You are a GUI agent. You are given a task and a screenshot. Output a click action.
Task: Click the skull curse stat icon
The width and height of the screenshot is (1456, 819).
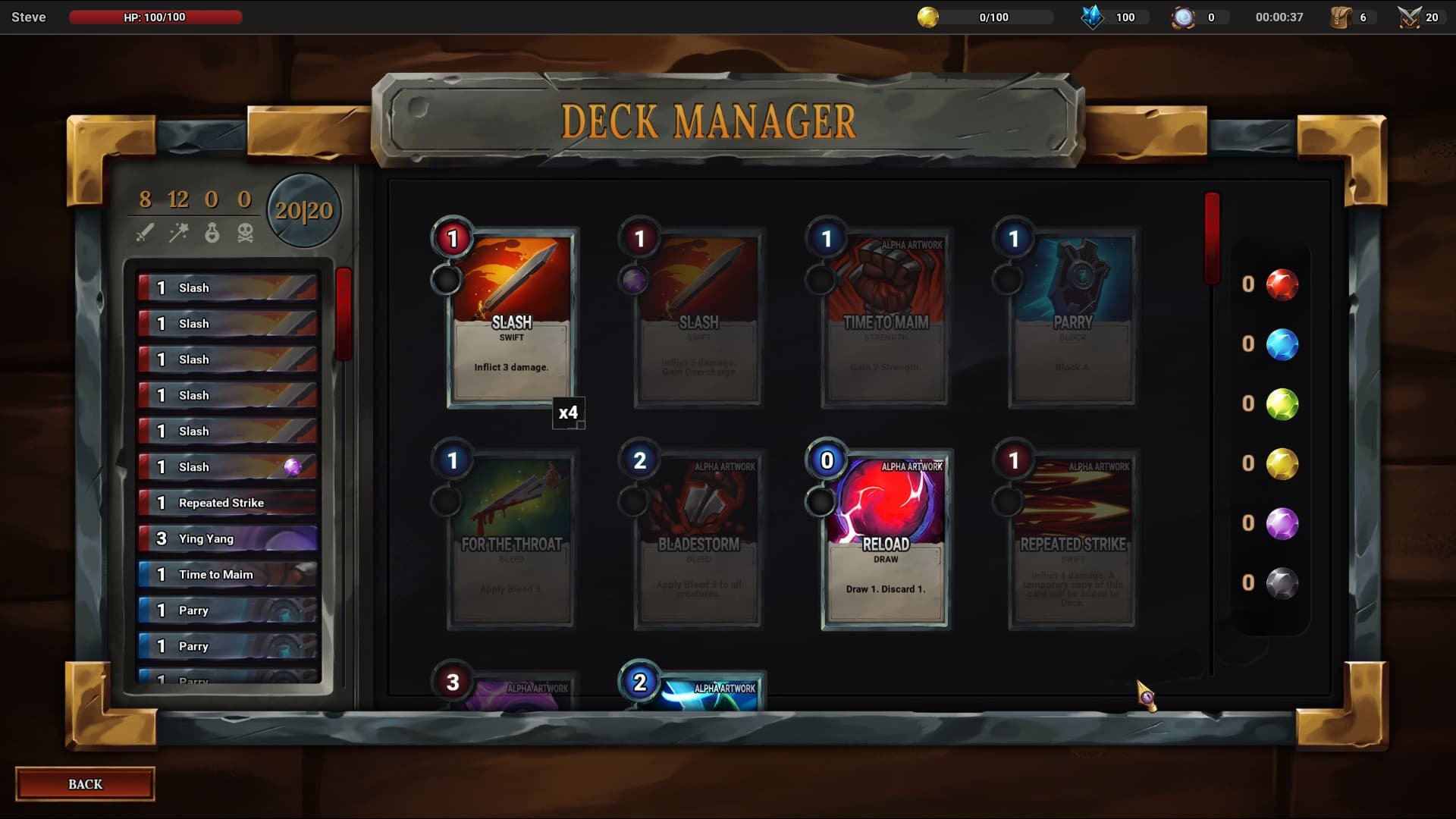click(x=244, y=232)
